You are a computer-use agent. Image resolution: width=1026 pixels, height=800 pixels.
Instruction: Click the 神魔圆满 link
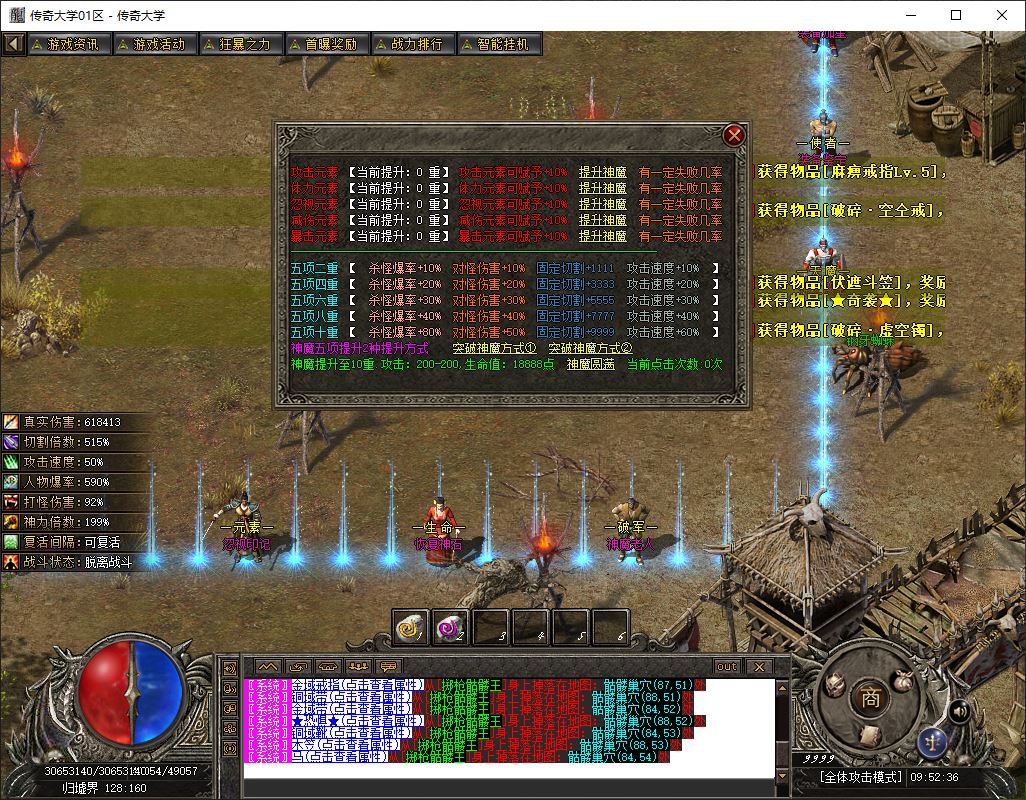(590, 365)
